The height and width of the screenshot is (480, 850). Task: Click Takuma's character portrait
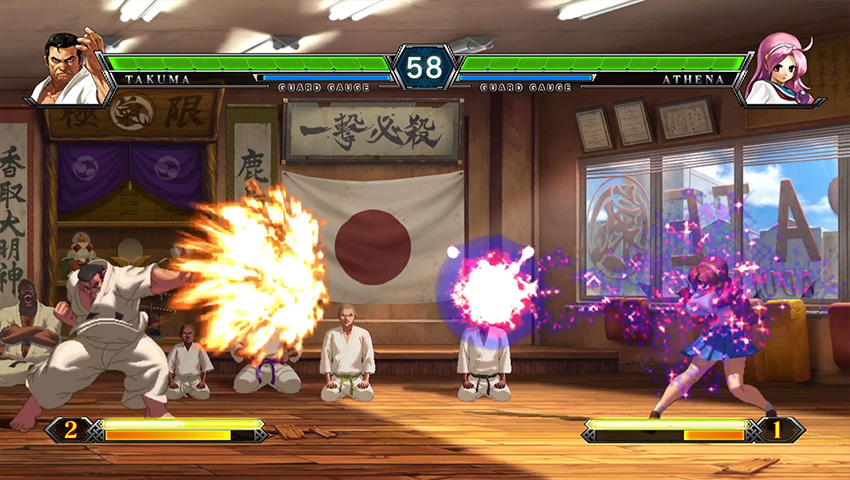point(70,68)
